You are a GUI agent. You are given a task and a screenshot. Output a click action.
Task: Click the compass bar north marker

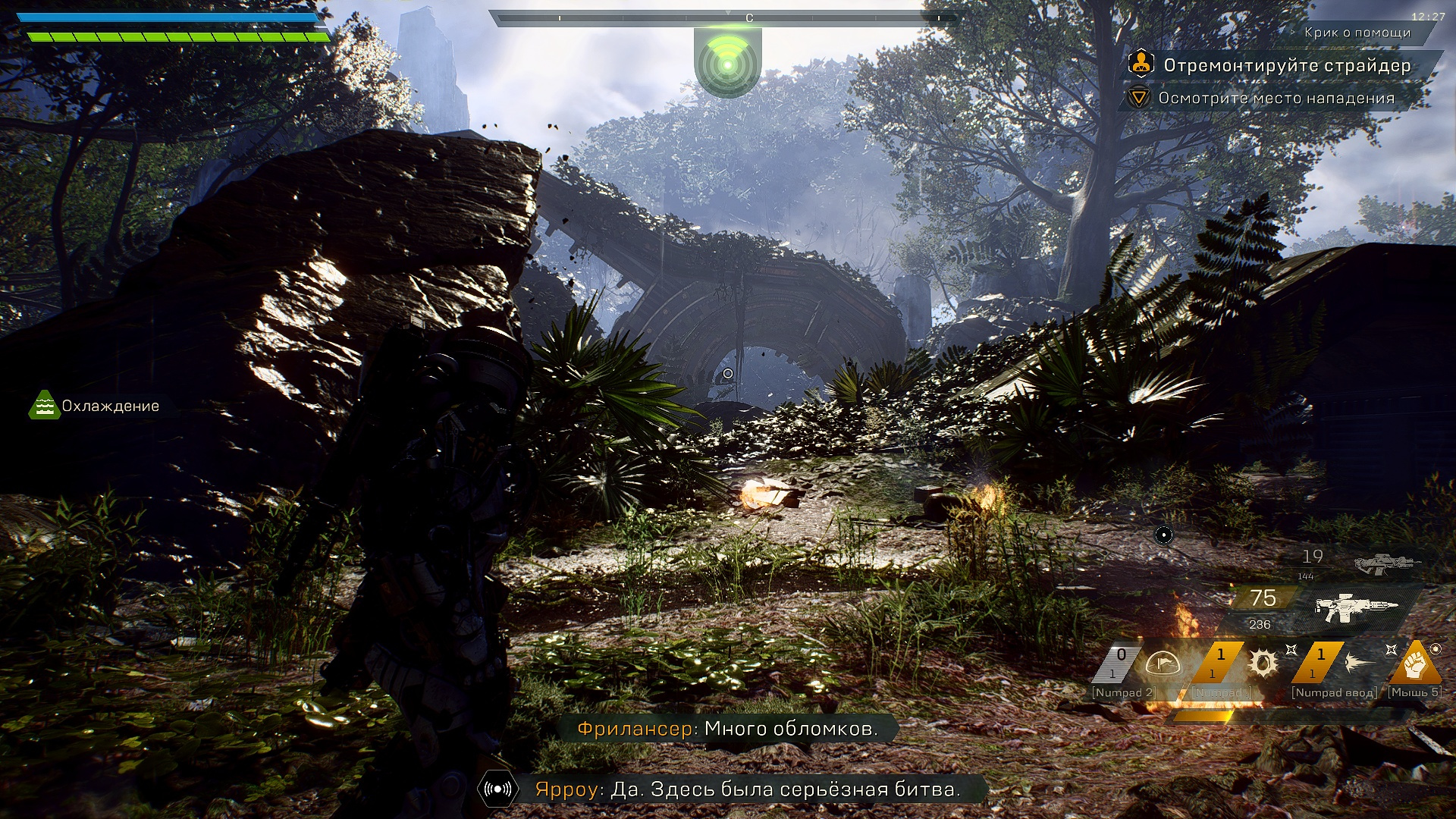(x=749, y=18)
